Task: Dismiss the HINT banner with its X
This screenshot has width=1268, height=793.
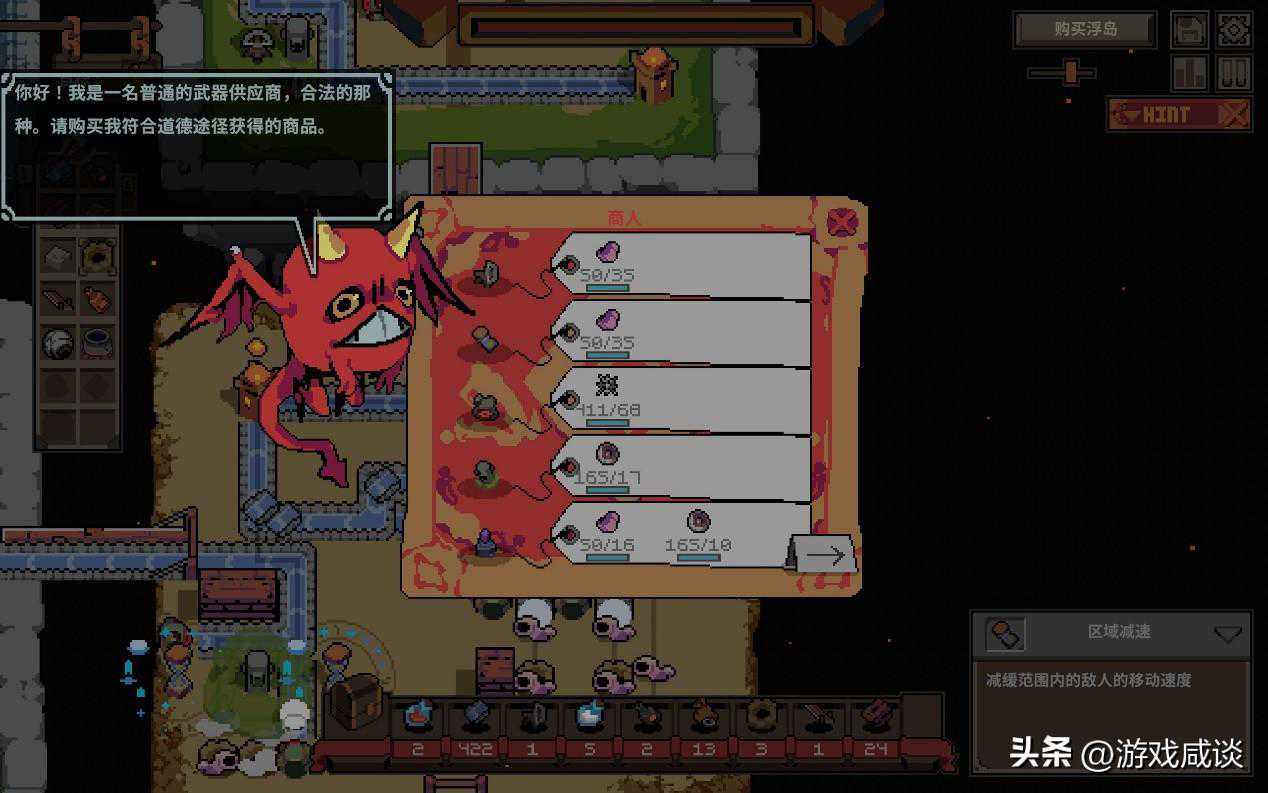Action: pyautogui.click(x=1235, y=114)
